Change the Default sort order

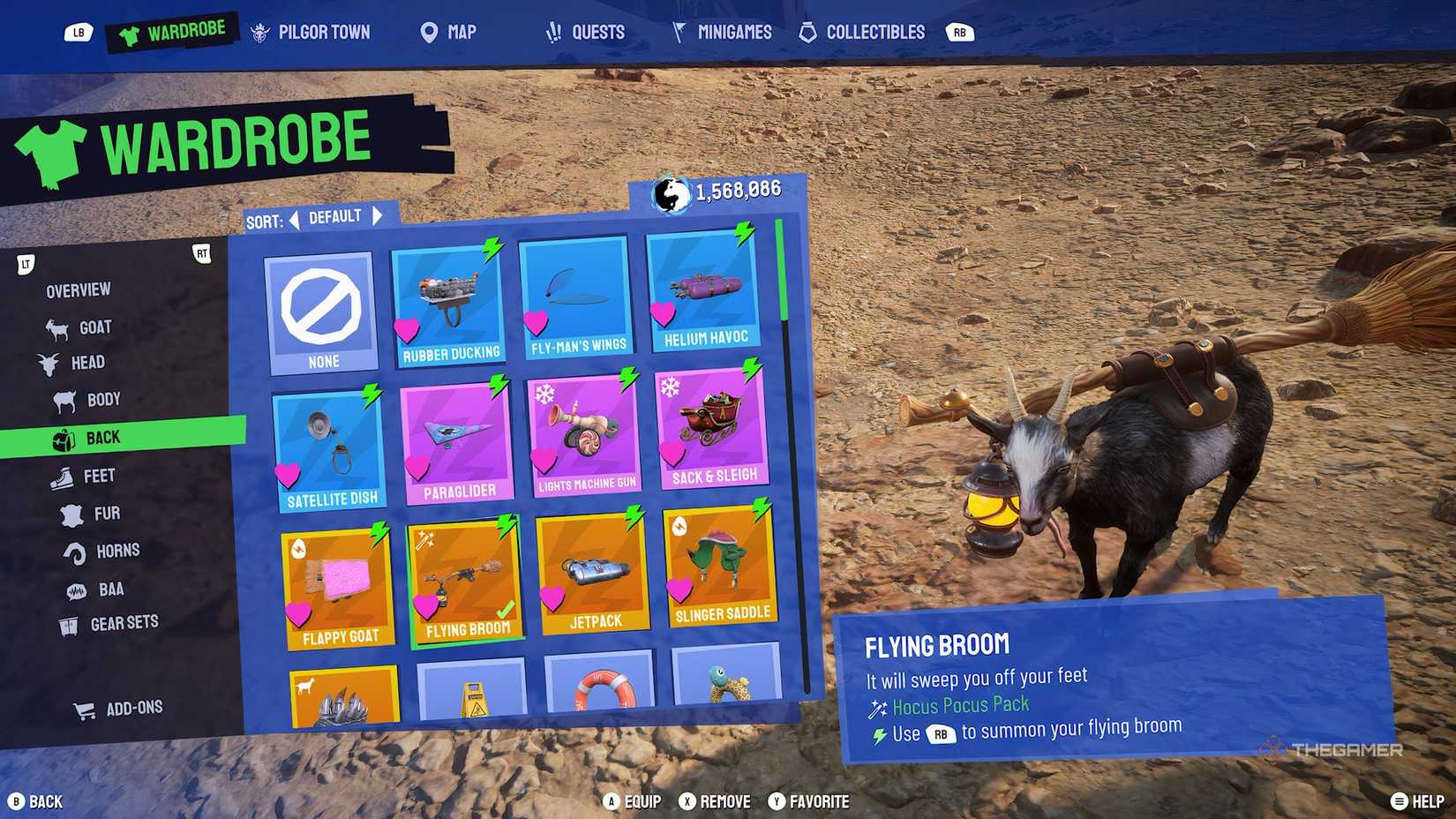[337, 215]
